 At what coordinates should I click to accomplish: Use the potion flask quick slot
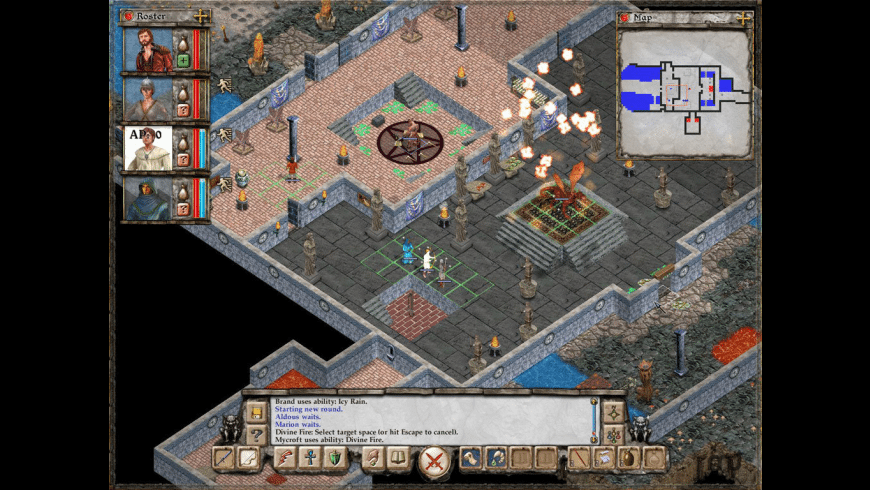pos(629,458)
